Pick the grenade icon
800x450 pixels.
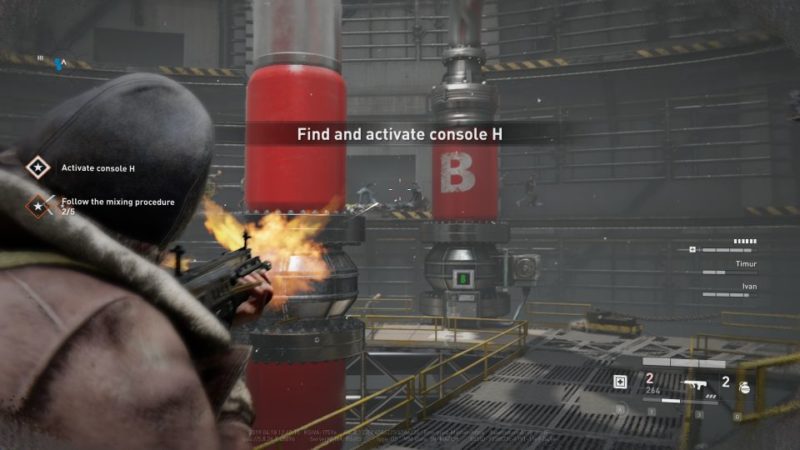(743, 382)
